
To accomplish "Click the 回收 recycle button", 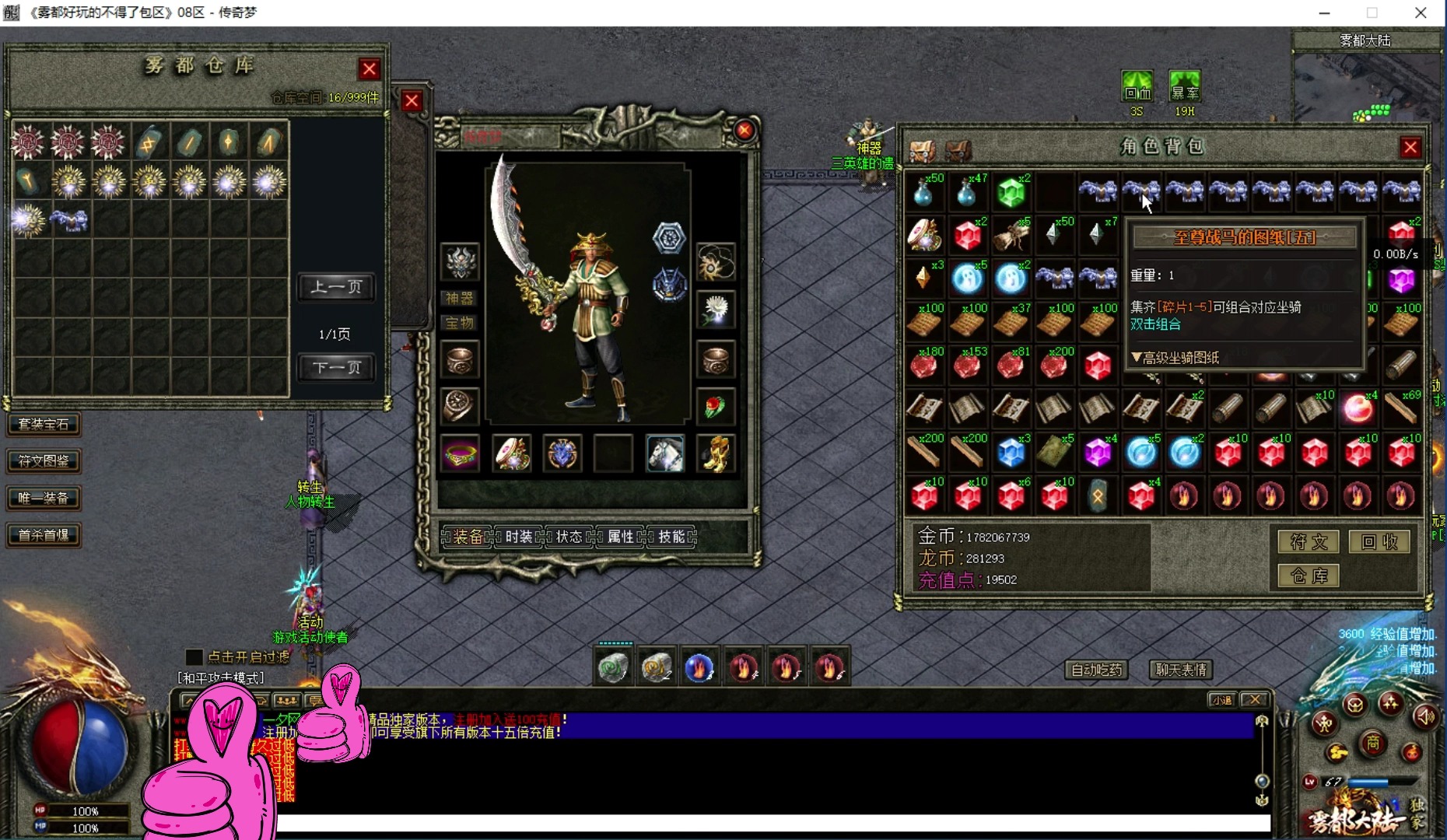I will click(x=1379, y=541).
